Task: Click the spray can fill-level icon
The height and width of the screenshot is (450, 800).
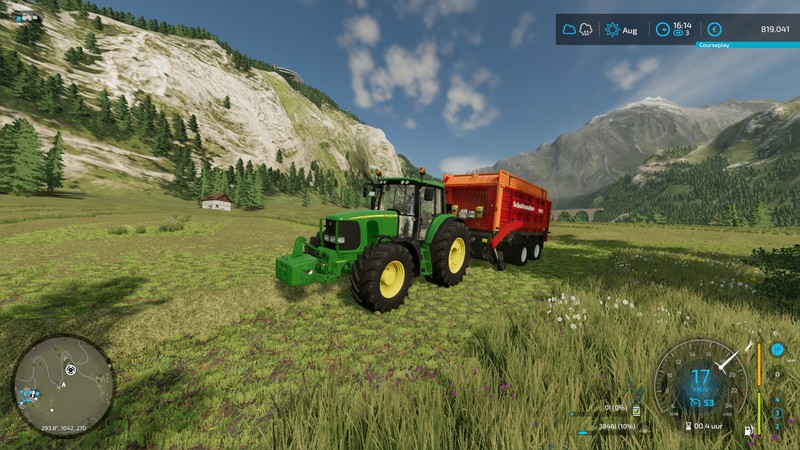Action: coord(636,410)
